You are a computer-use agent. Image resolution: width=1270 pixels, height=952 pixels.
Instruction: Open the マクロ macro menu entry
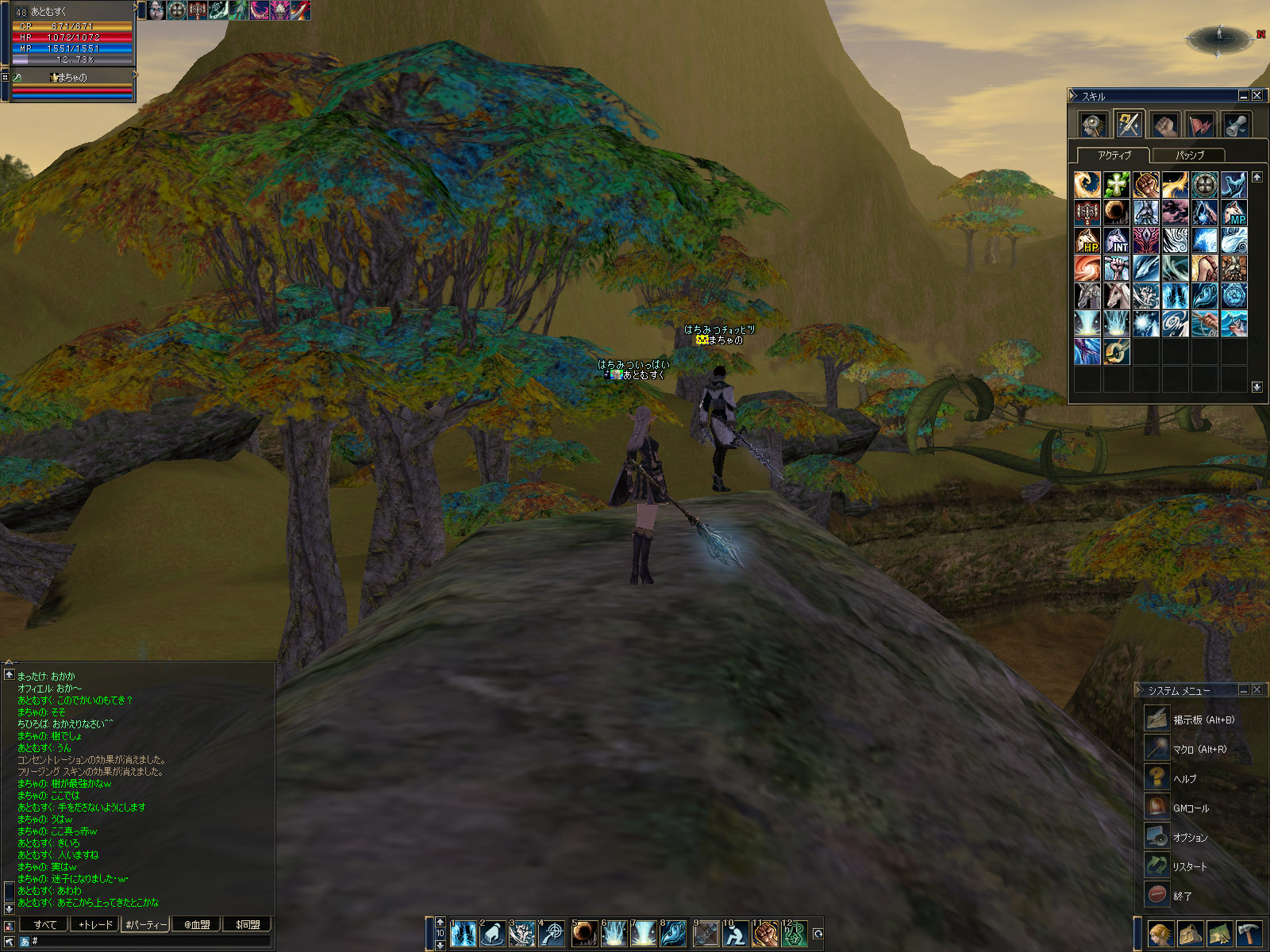(1199, 749)
